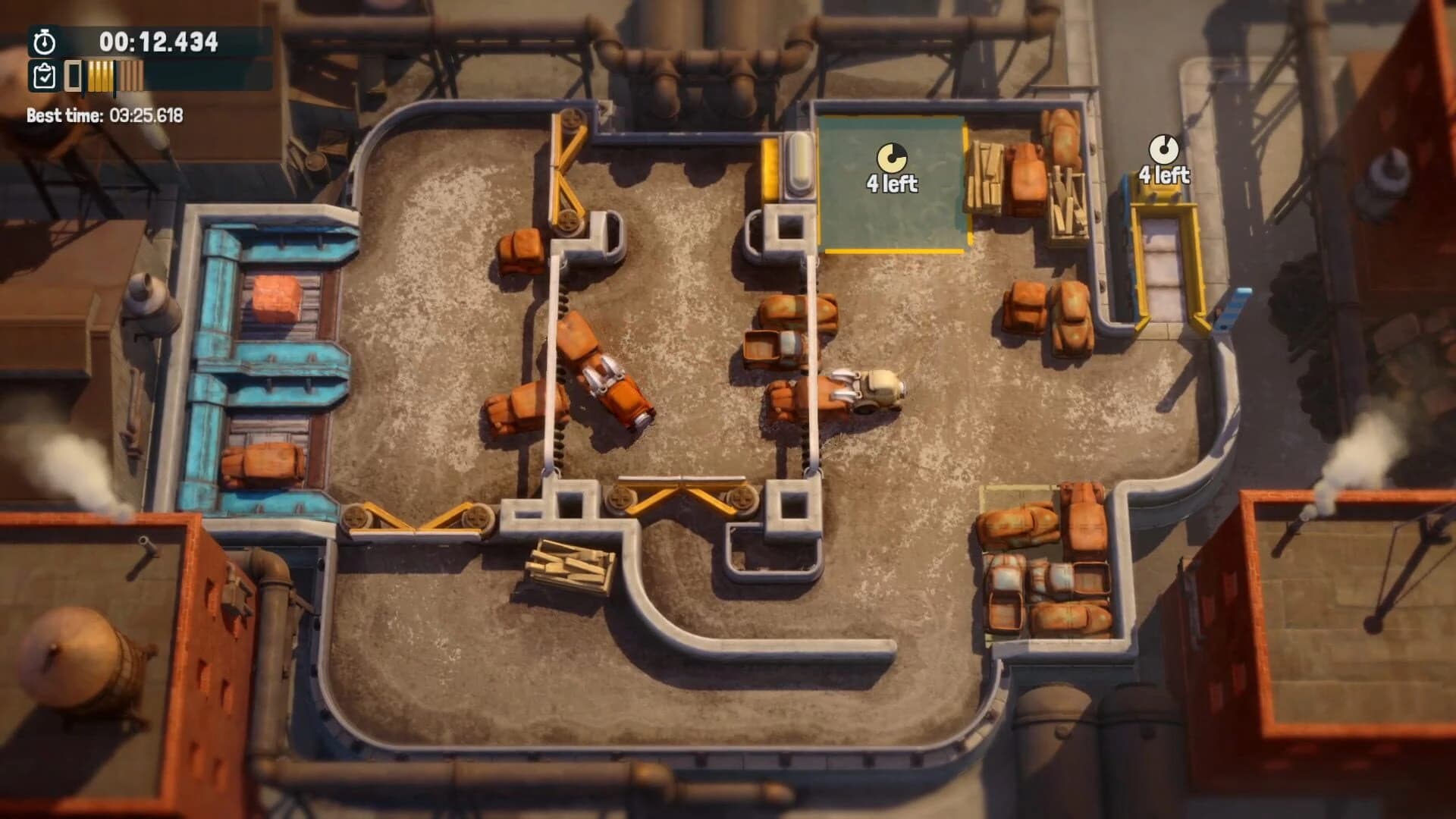Click the 4 left text above the green crusher
The width and height of the screenshot is (1456, 819).
click(893, 182)
